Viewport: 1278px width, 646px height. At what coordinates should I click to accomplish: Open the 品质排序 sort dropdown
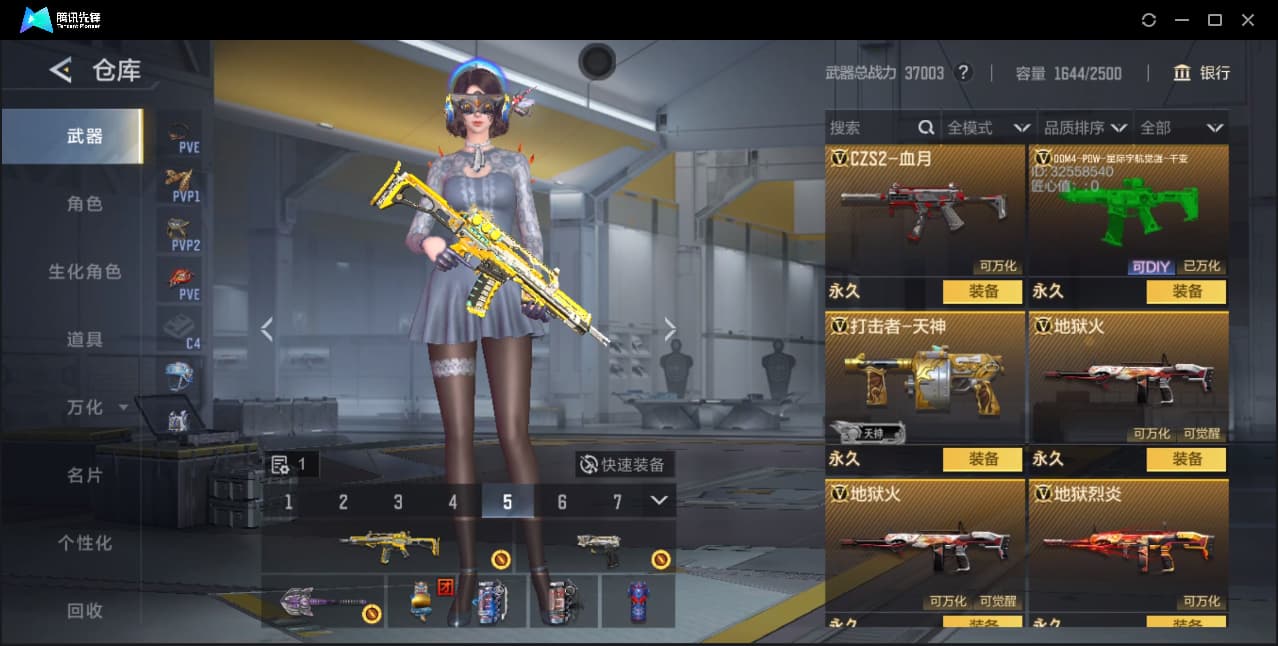tap(1085, 128)
